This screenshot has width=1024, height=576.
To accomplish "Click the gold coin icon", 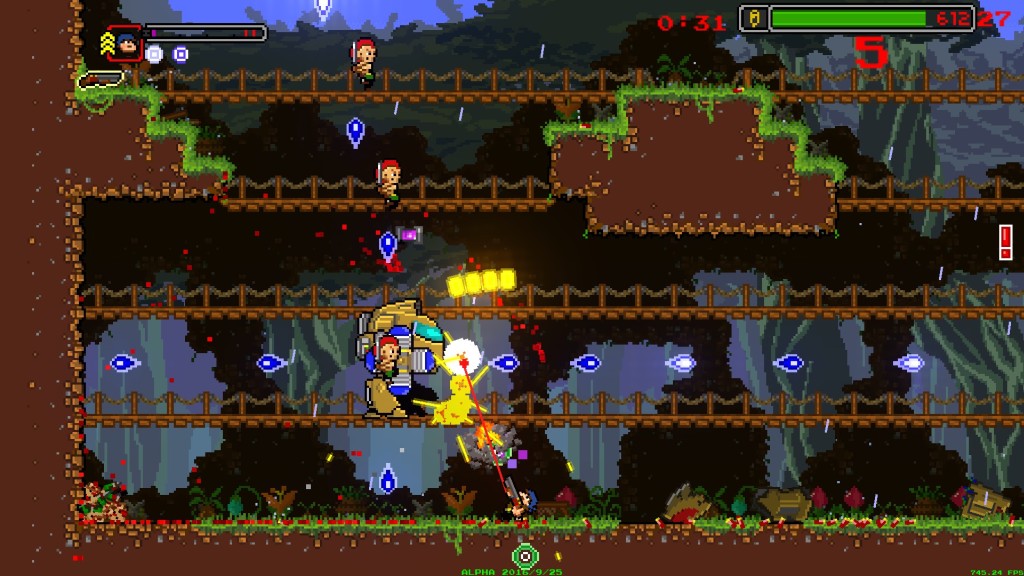I will pyautogui.click(x=755, y=18).
